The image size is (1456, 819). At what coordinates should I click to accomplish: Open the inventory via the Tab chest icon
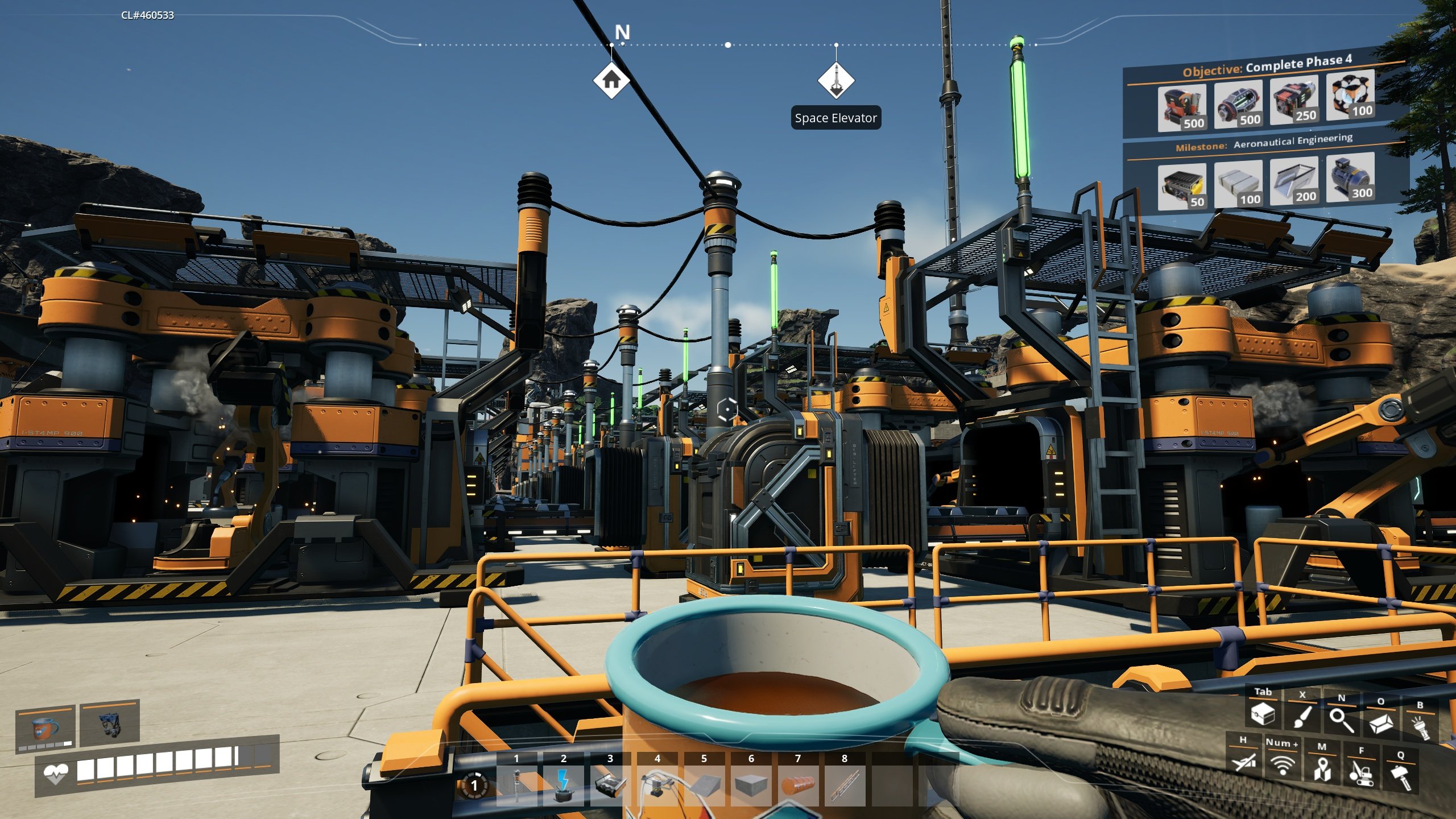click(1263, 715)
